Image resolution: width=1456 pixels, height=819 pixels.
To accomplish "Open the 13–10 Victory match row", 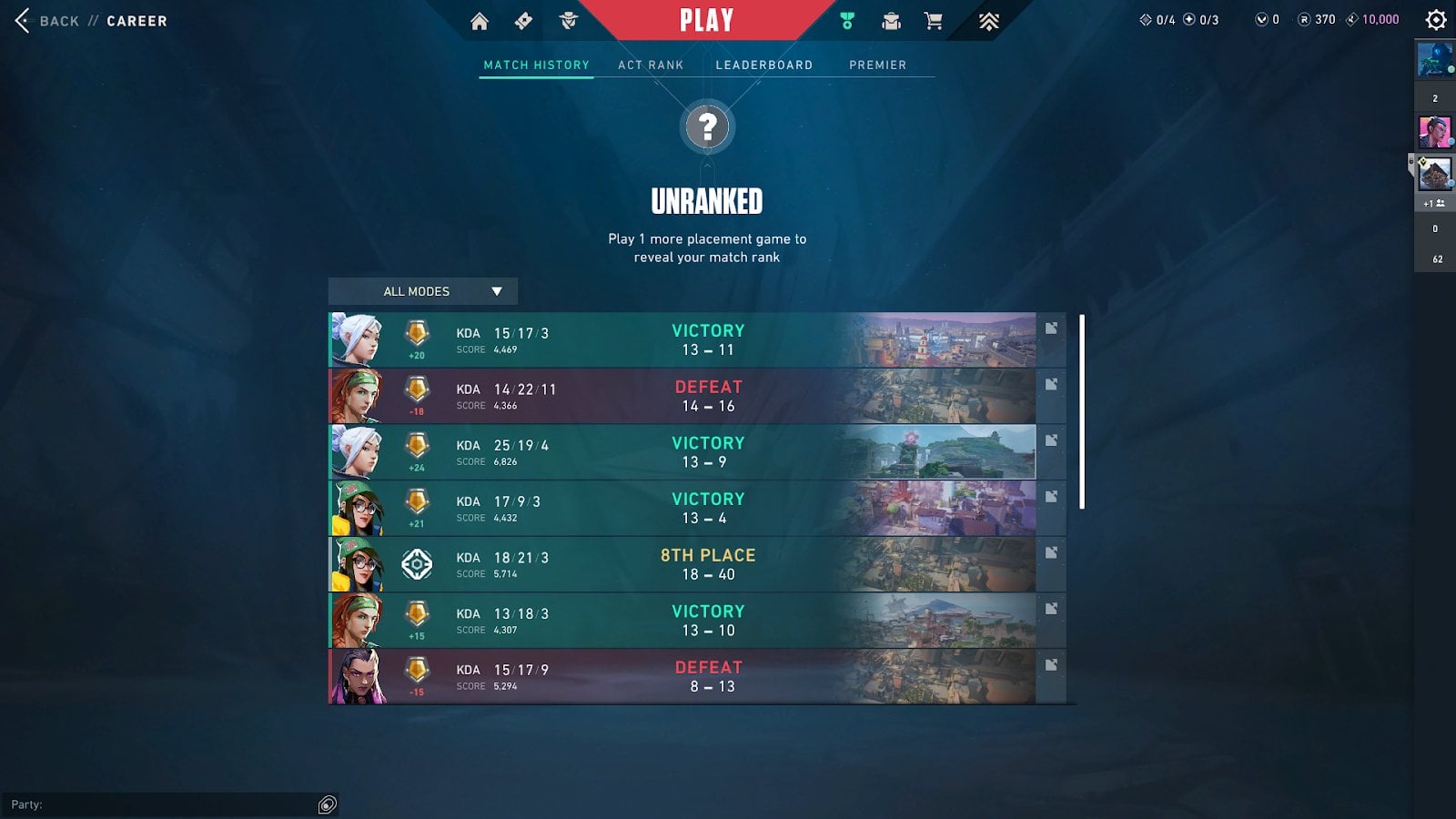I will click(682, 621).
